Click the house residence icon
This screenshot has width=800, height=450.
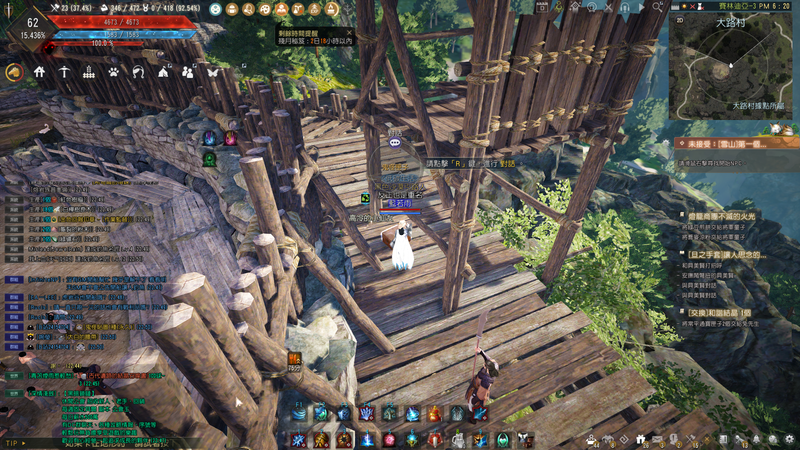[39, 72]
